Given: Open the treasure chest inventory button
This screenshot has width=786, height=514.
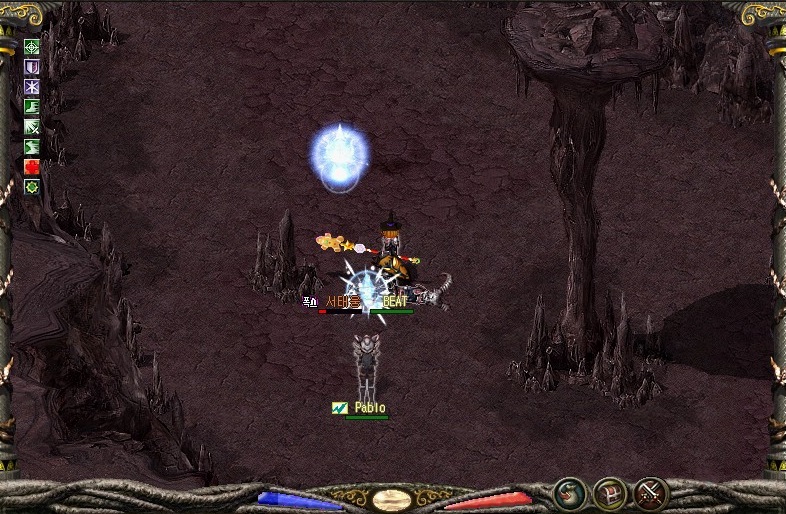Looking at the screenshot, I should click(611, 493).
